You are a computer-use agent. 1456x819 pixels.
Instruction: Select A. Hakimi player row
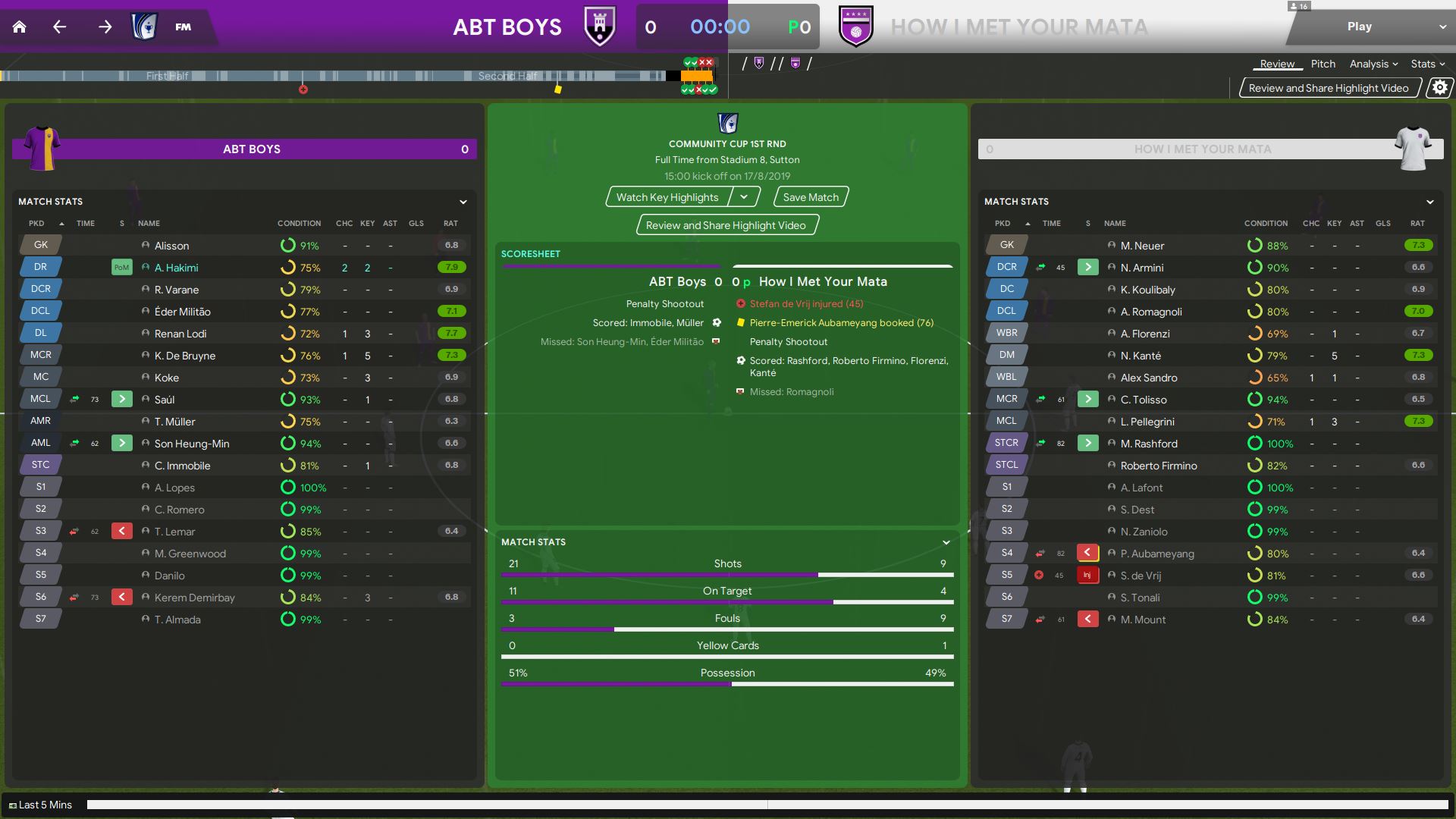click(x=176, y=268)
